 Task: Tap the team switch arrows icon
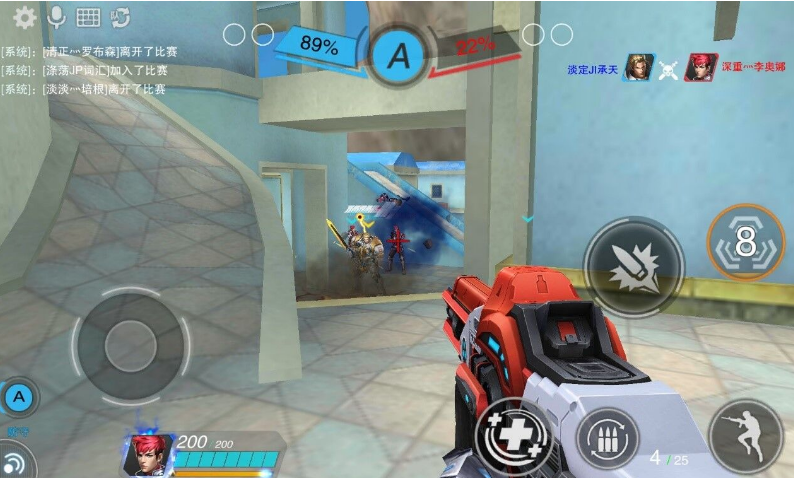pyautogui.click(x=121, y=17)
